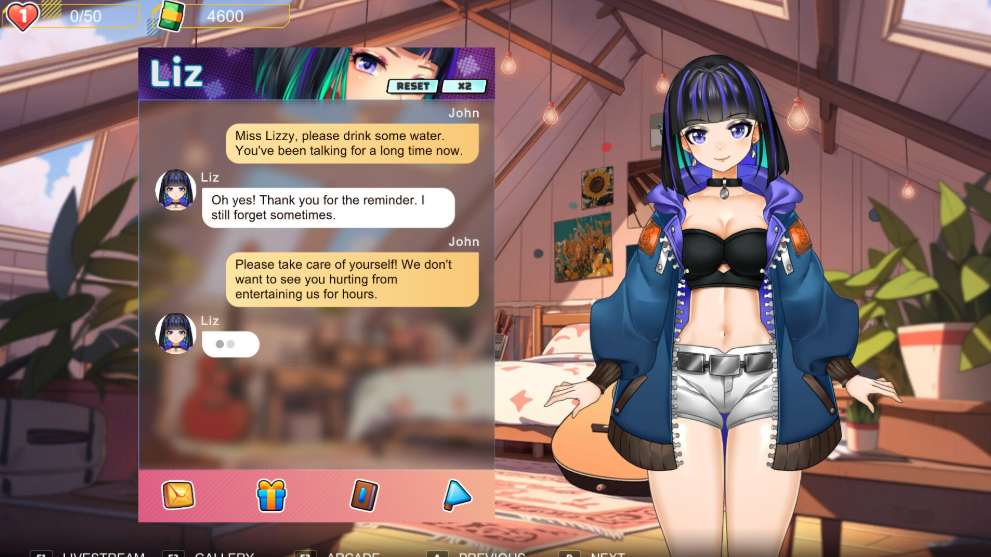This screenshot has width=991, height=557.
Task: Switch to the NEXT character
Action: [605, 553]
